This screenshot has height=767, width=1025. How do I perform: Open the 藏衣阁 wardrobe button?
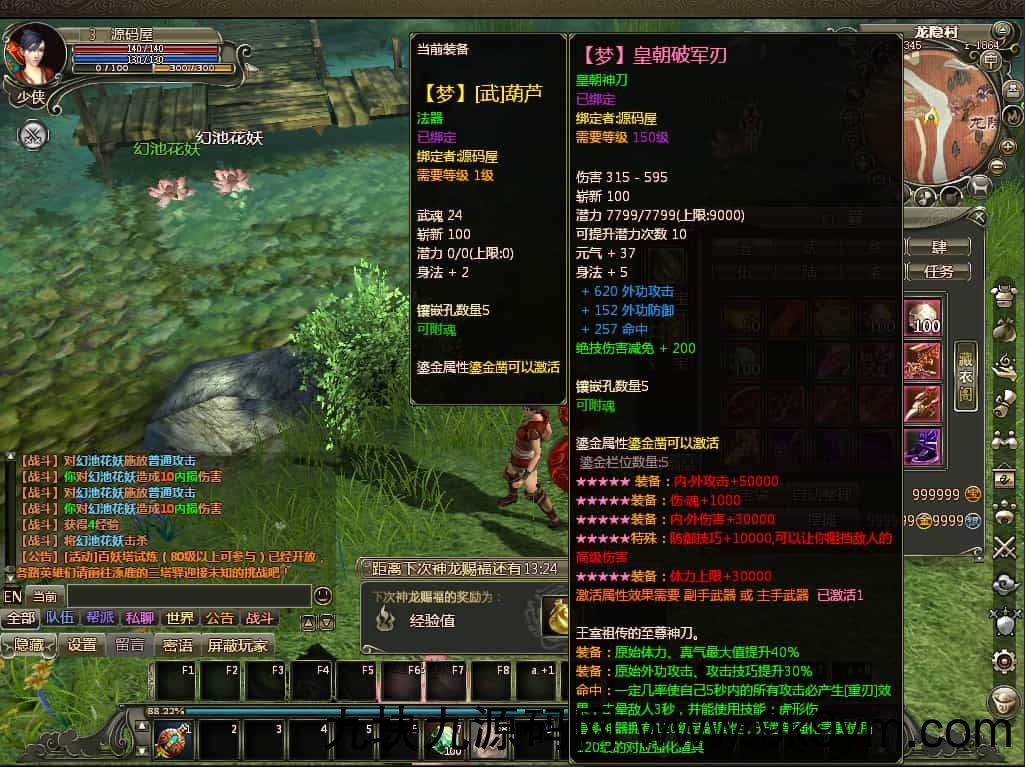coord(964,374)
